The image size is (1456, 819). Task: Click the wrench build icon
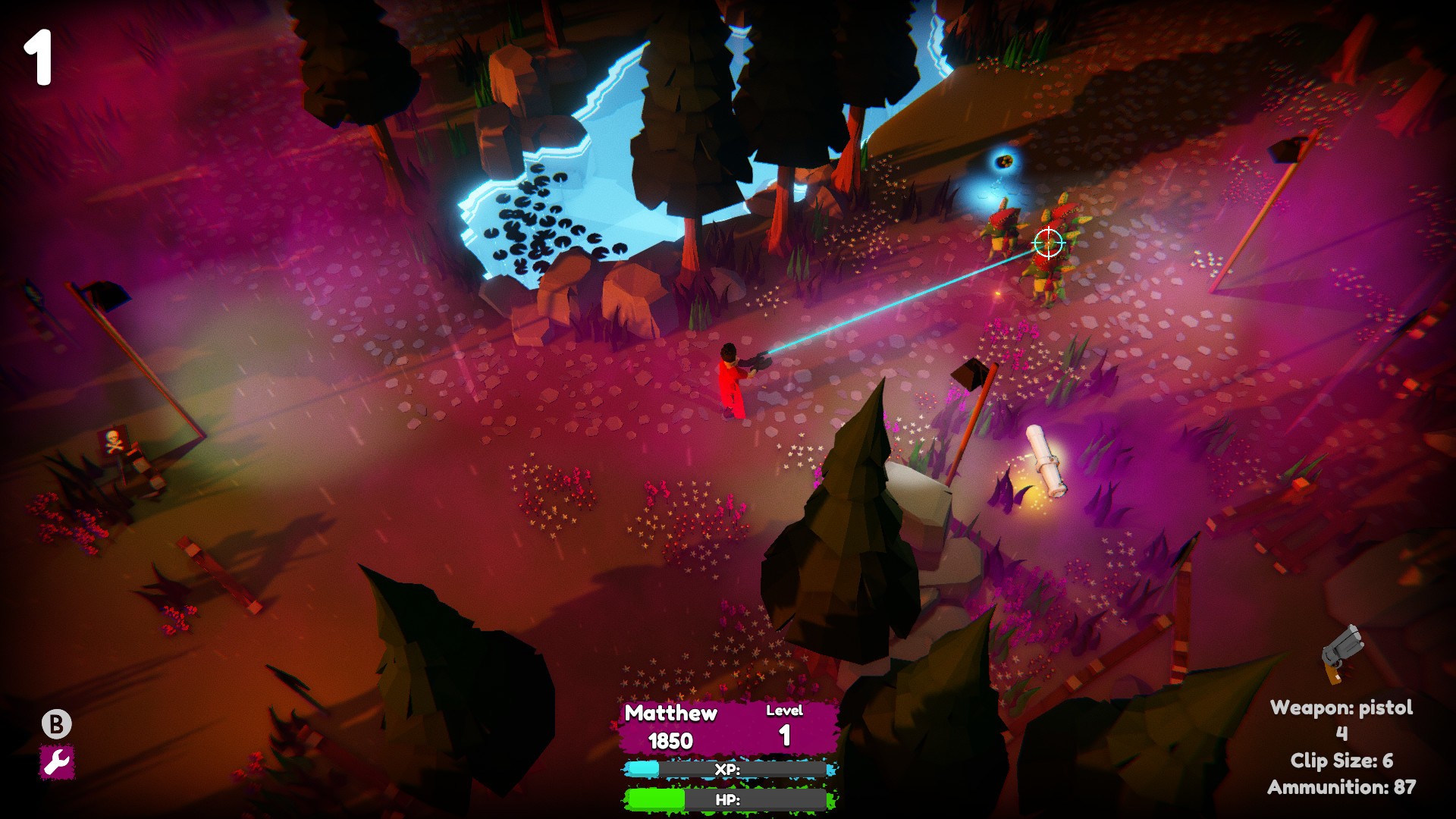pos(57,762)
